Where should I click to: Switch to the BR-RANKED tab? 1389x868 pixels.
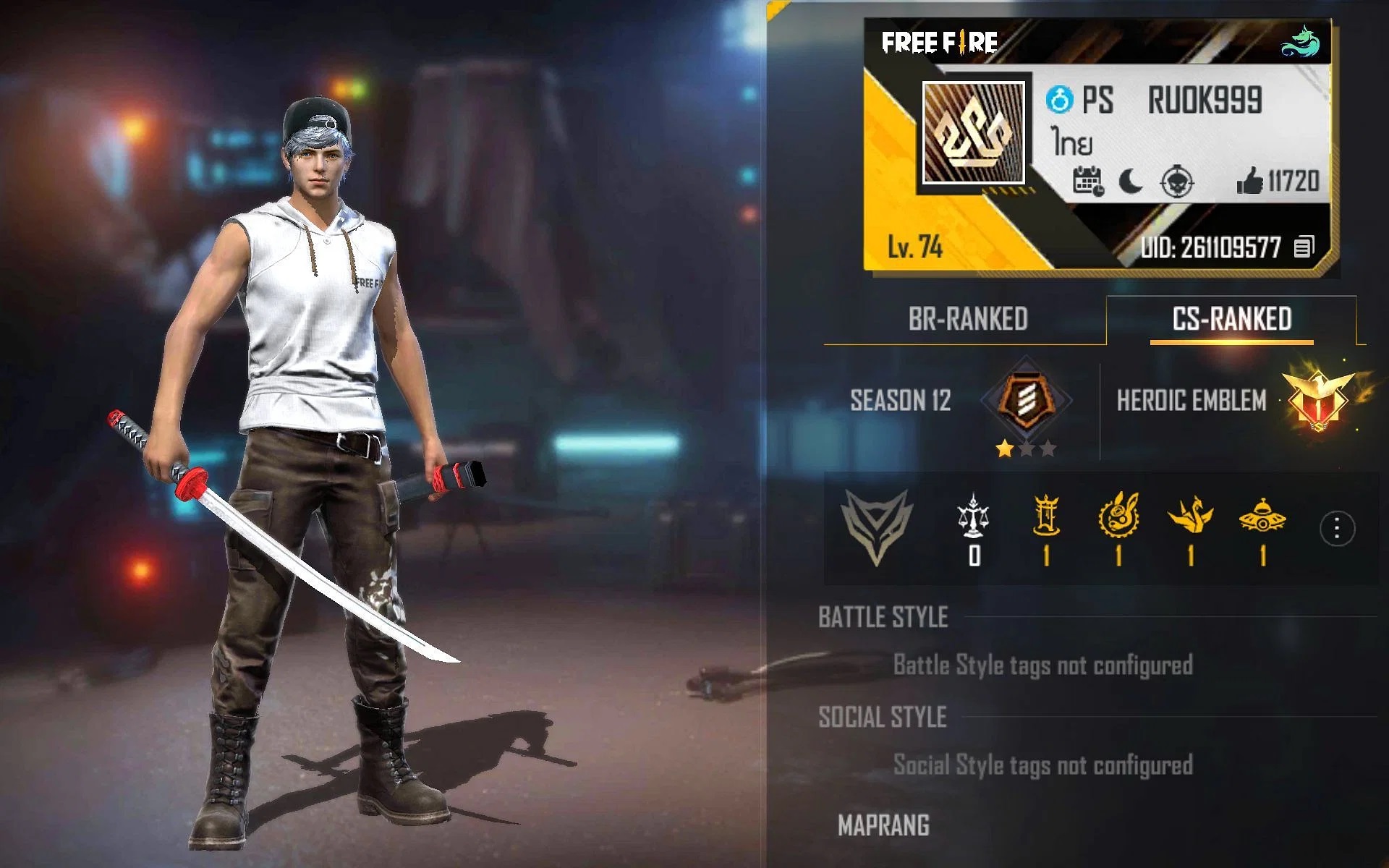967,319
